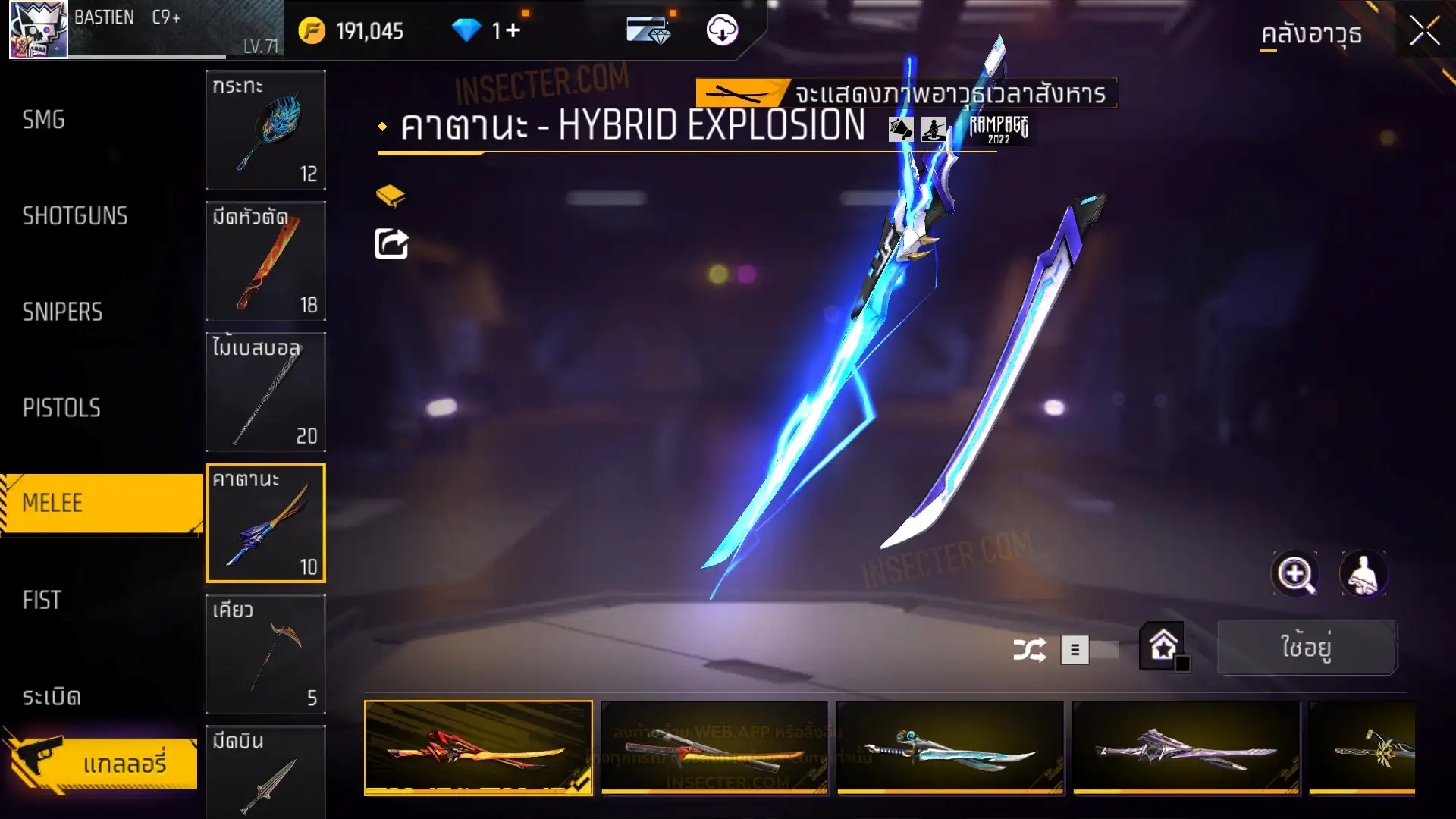This screenshot has height=819, width=1456.
Task: Select the SNIPERS category
Action: coord(62,312)
